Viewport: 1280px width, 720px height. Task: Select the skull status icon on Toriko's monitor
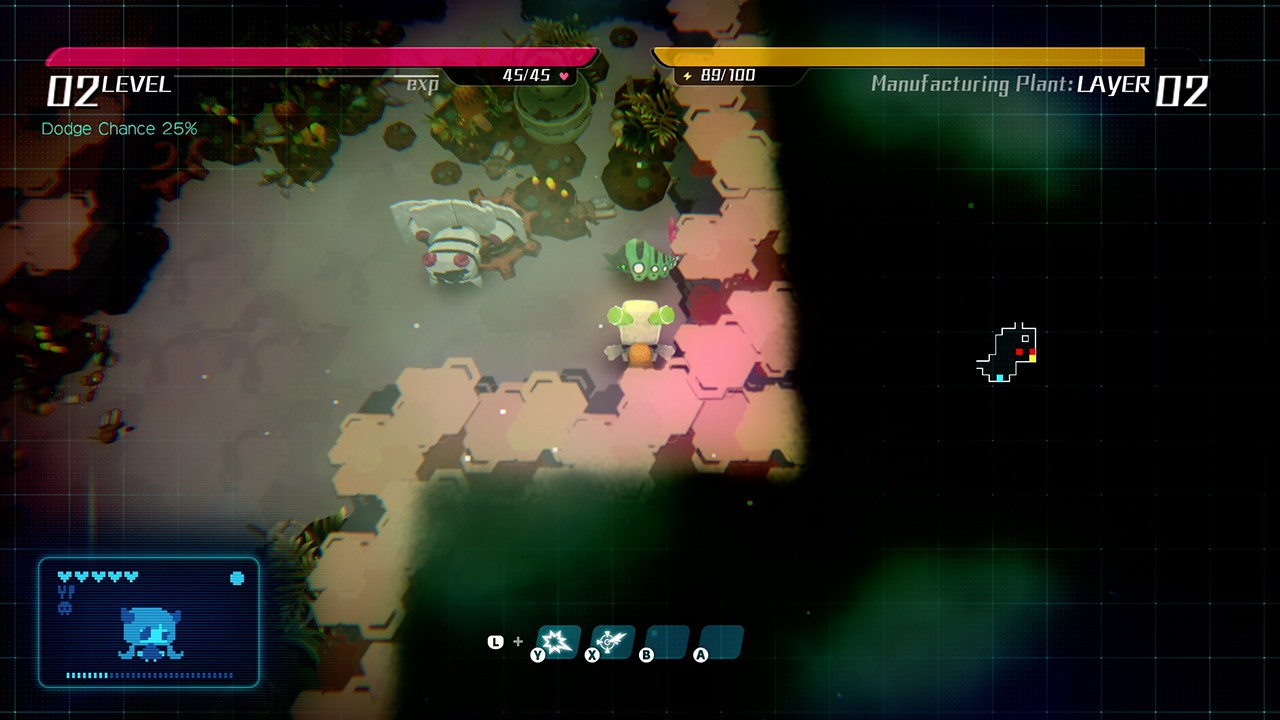tap(65, 607)
